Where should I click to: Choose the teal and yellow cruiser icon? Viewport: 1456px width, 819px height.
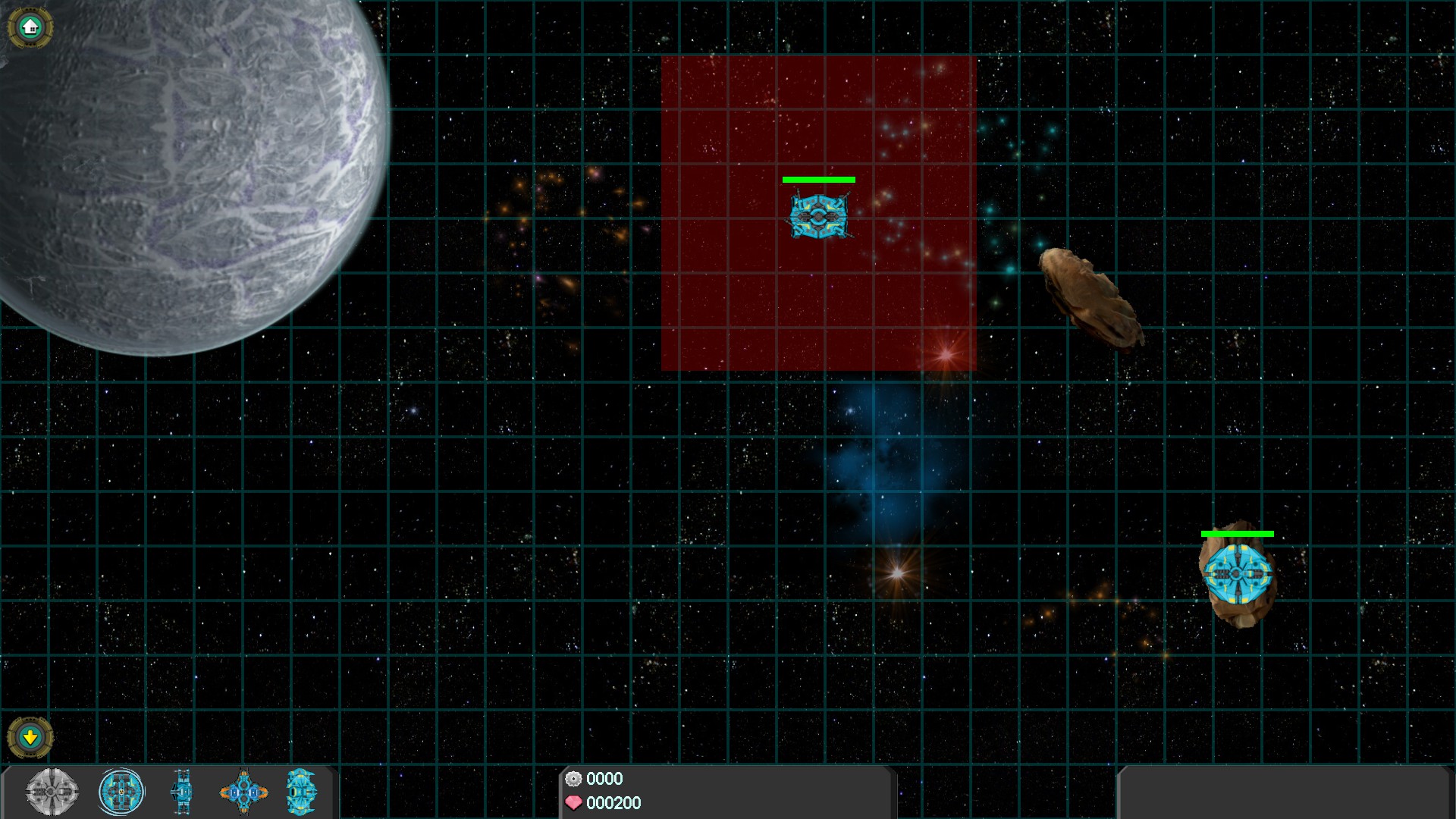pos(301,792)
